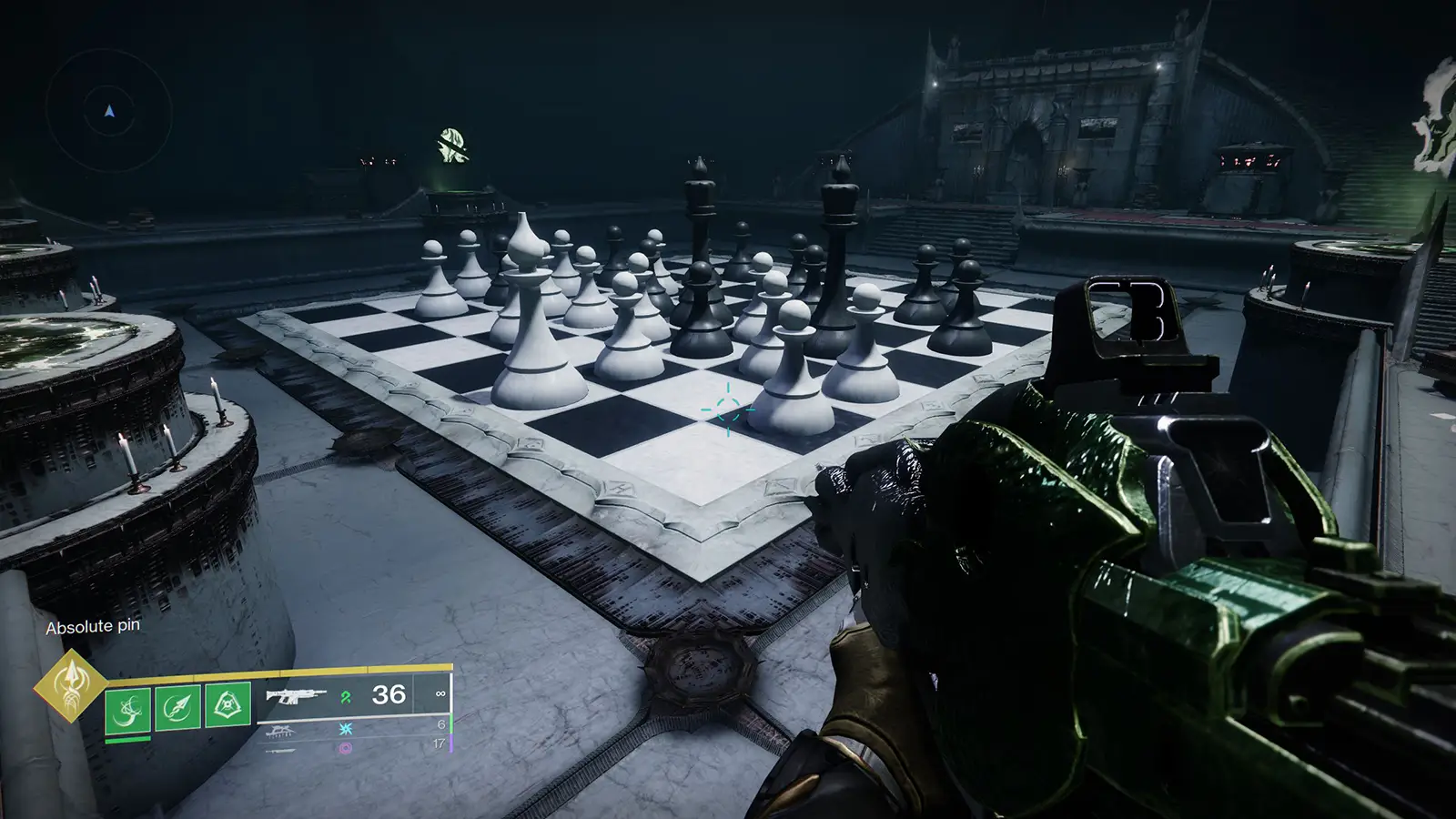Click the Absolute pin objective text

[94, 627]
